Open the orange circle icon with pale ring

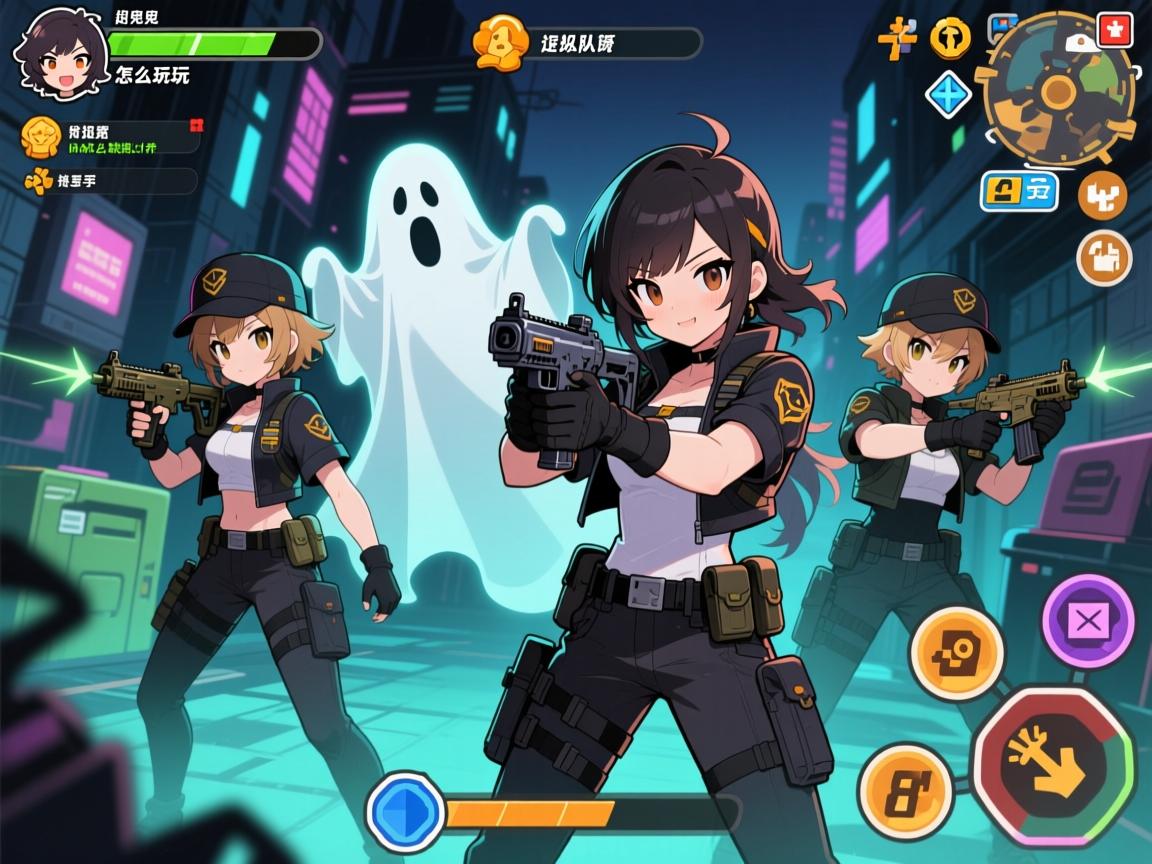pyautogui.click(x=1104, y=257)
